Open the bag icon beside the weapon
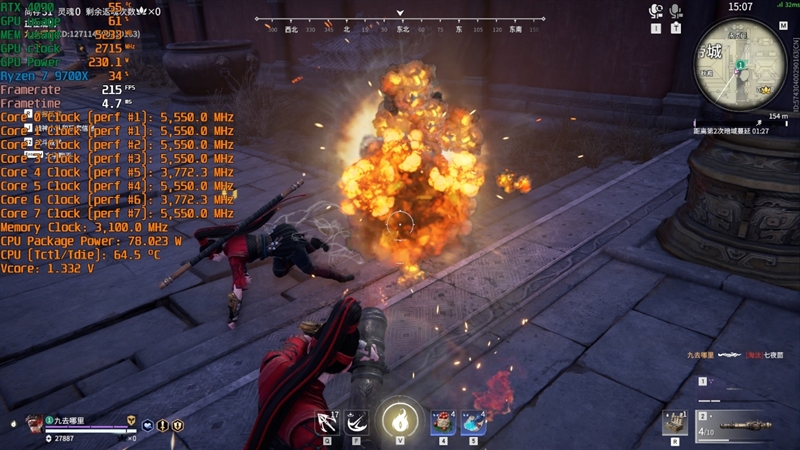The width and height of the screenshot is (800, 450). [676, 422]
